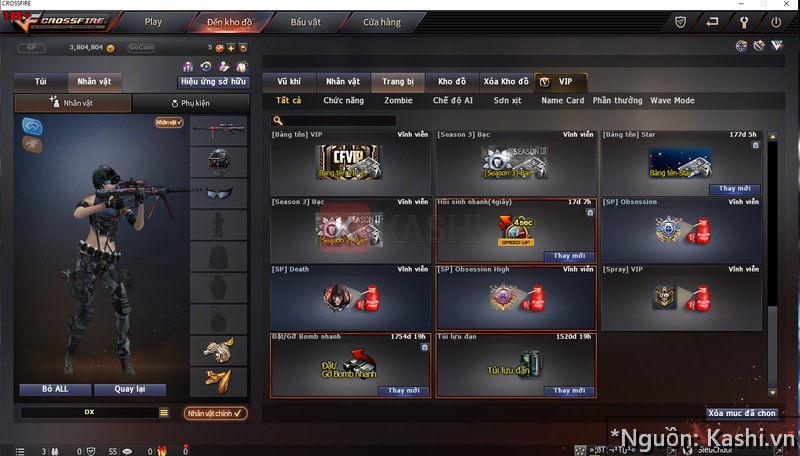Show the Name Card category
Image resolution: width=800 pixels, height=456 pixels.
point(562,101)
